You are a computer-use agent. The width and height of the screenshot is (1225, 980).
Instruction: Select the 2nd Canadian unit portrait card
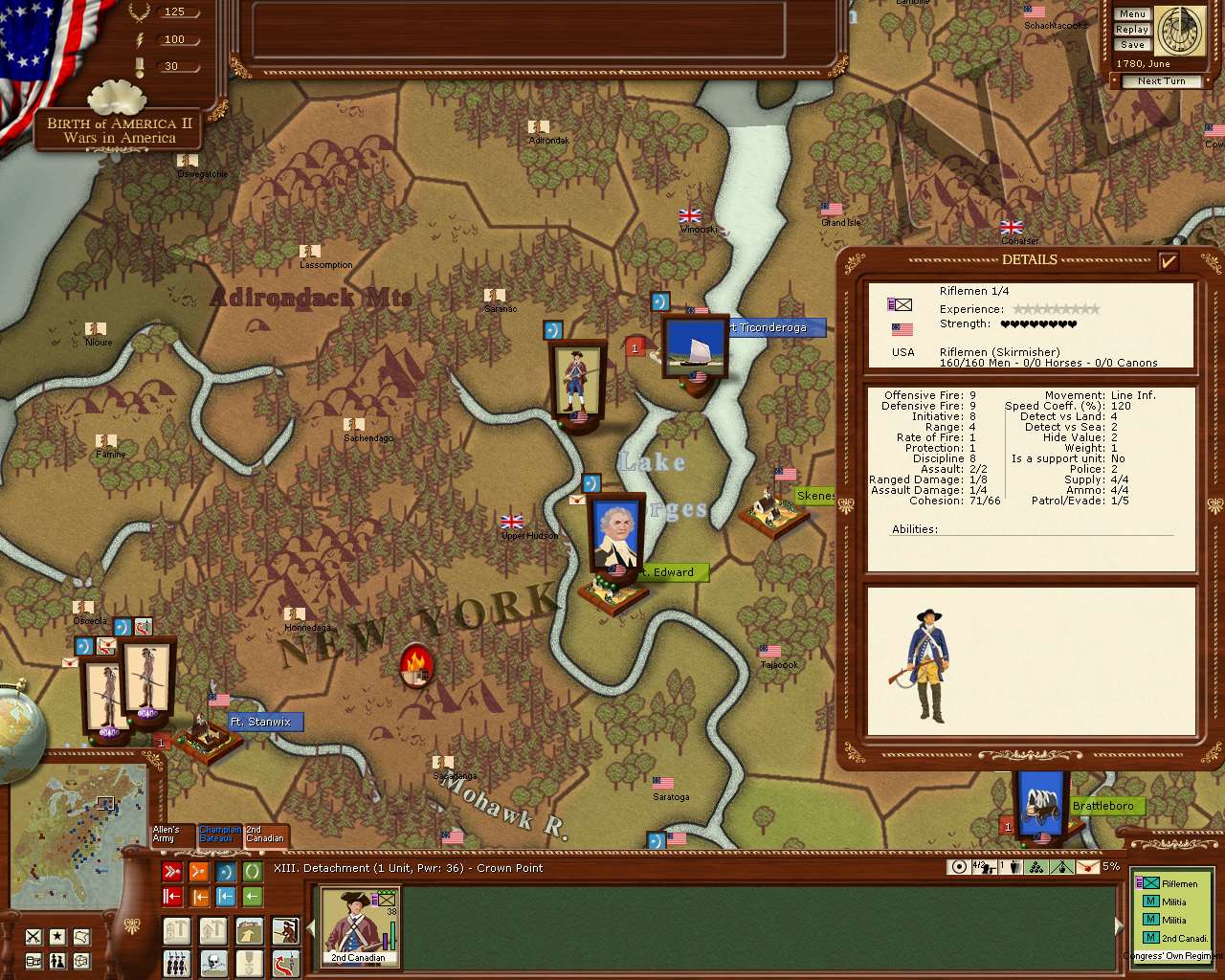tap(359, 925)
